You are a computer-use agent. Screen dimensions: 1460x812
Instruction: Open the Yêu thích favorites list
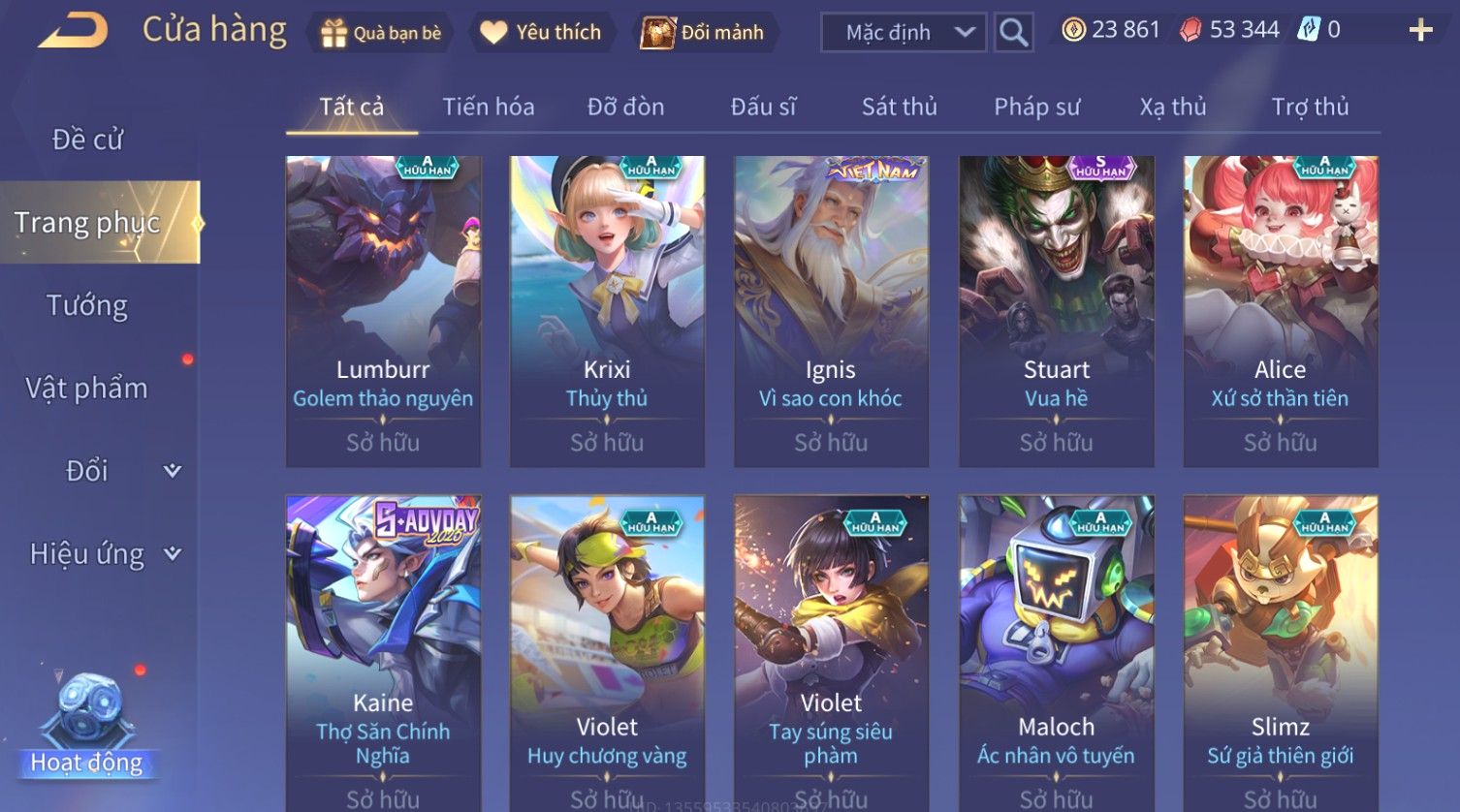point(541,33)
